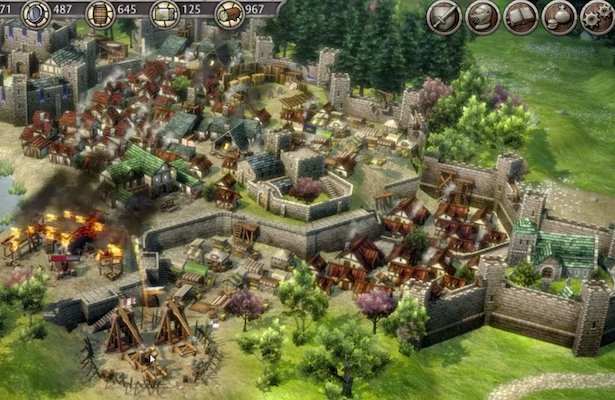Select the knight helmet button
The image size is (615, 400).
[483, 17]
